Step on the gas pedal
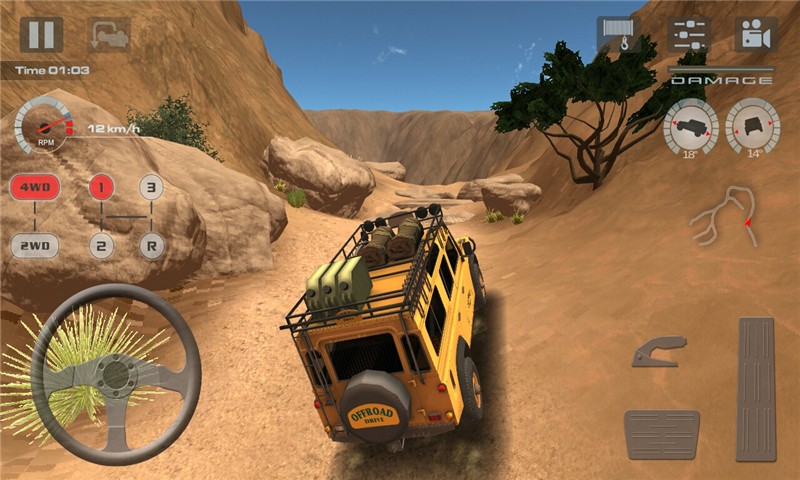Screen dimensions: 800x480 click(x=756, y=389)
